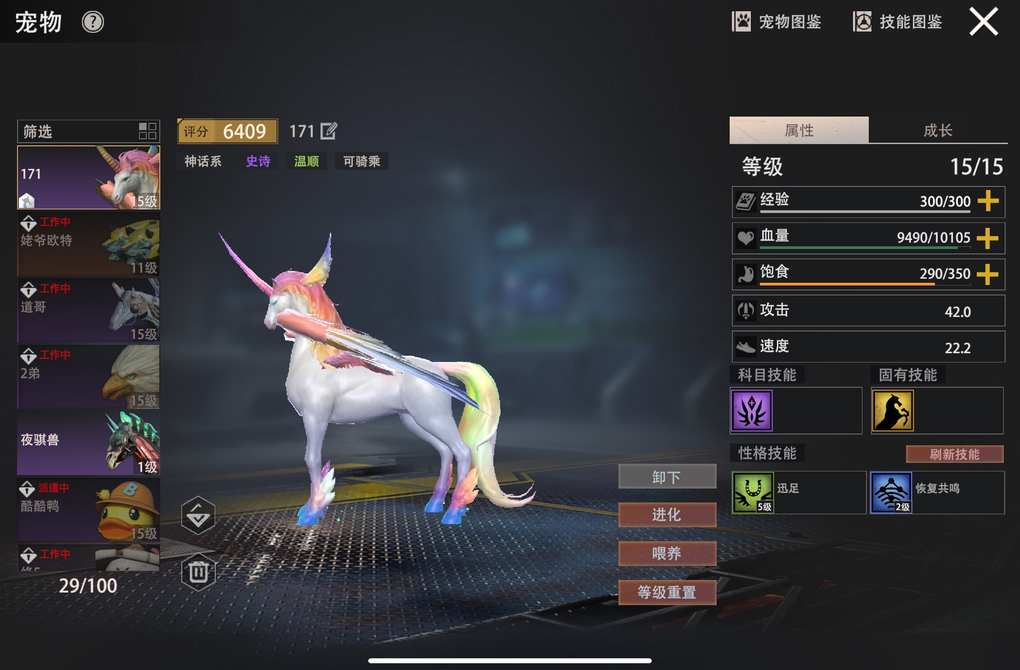This screenshot has width=1020, height=670.
Task: Close the pet screen with the X
Action: [983, 21]
